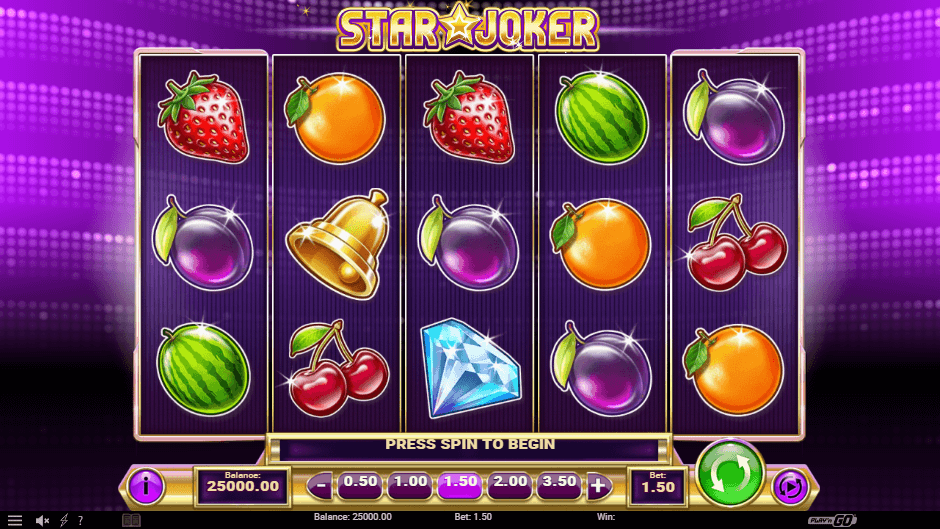The image size is (940, 529).
Task: Set the bet to 2.00
Action: 510,483
